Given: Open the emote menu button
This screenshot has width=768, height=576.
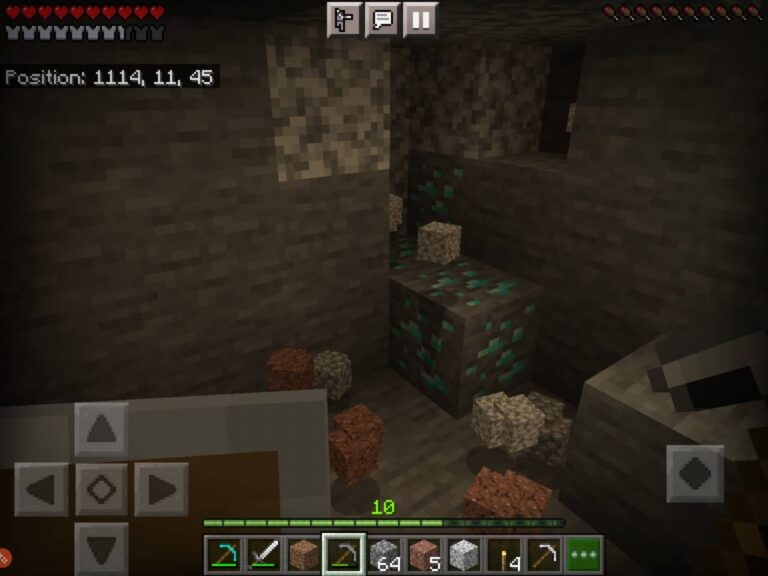Looking at the screenshot, I should [x=344, y=19].
